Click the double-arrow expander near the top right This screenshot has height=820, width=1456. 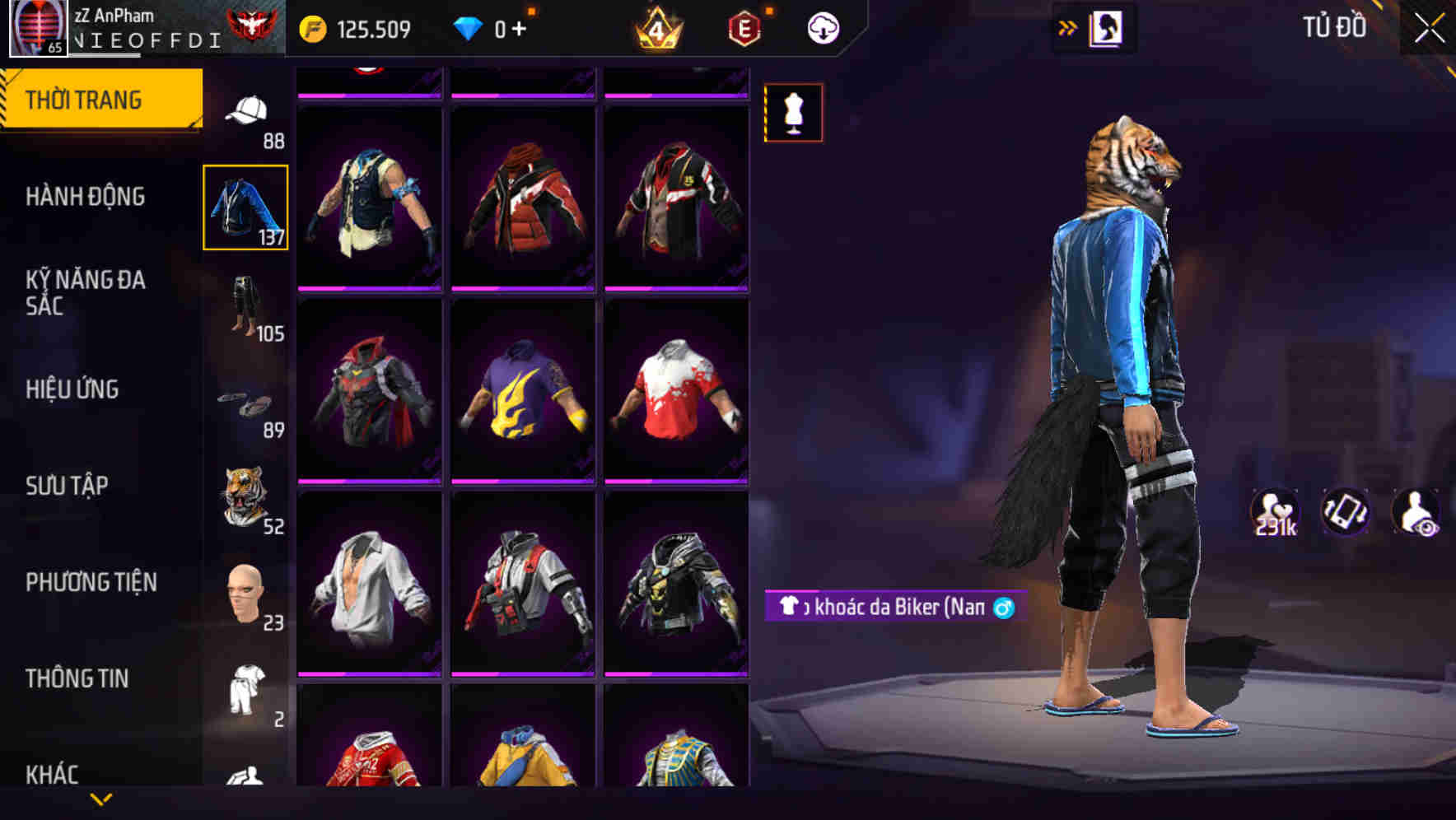coord(1067,26)
